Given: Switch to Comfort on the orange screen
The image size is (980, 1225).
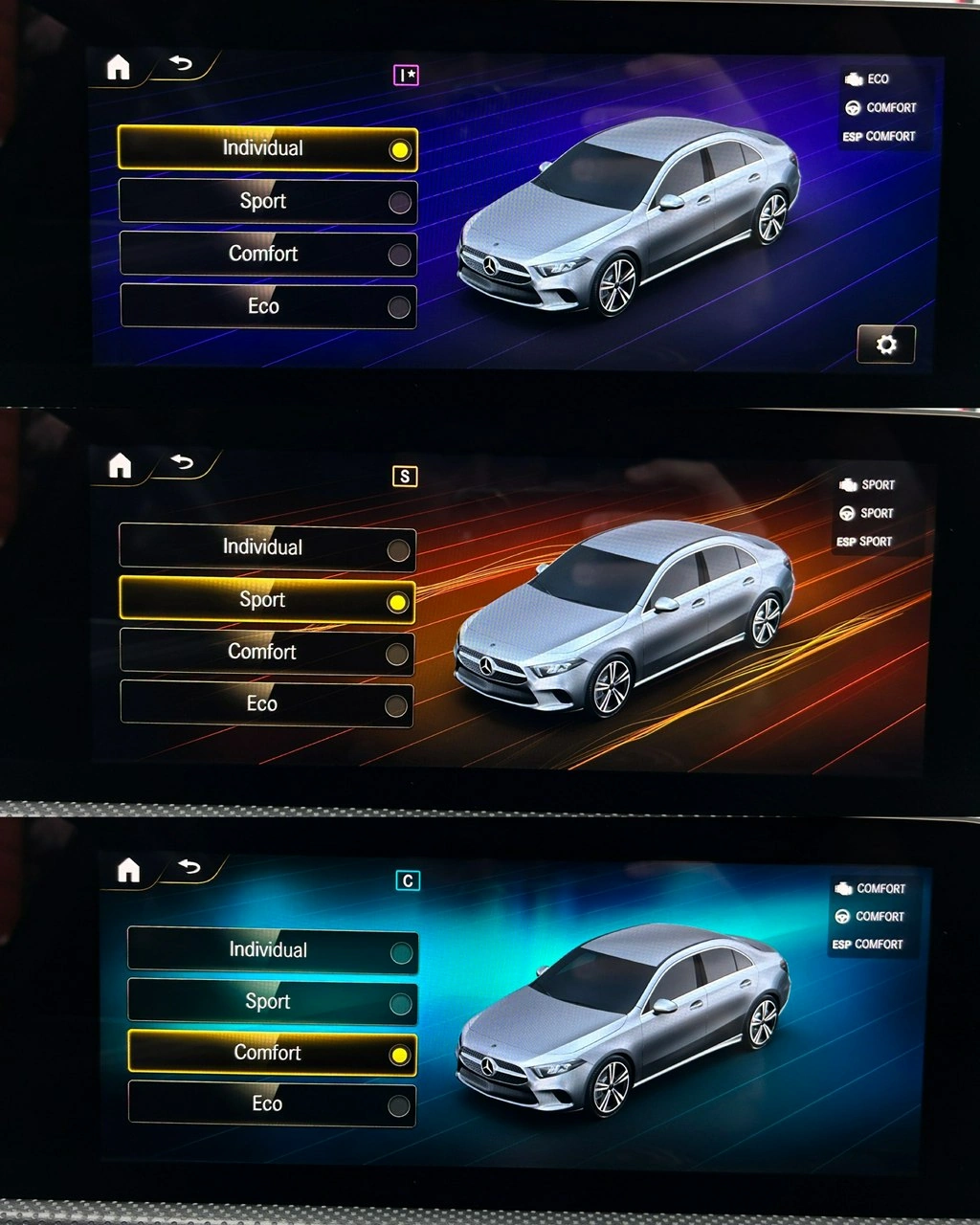Looking at the screenshot, I should tap(267, 652).
